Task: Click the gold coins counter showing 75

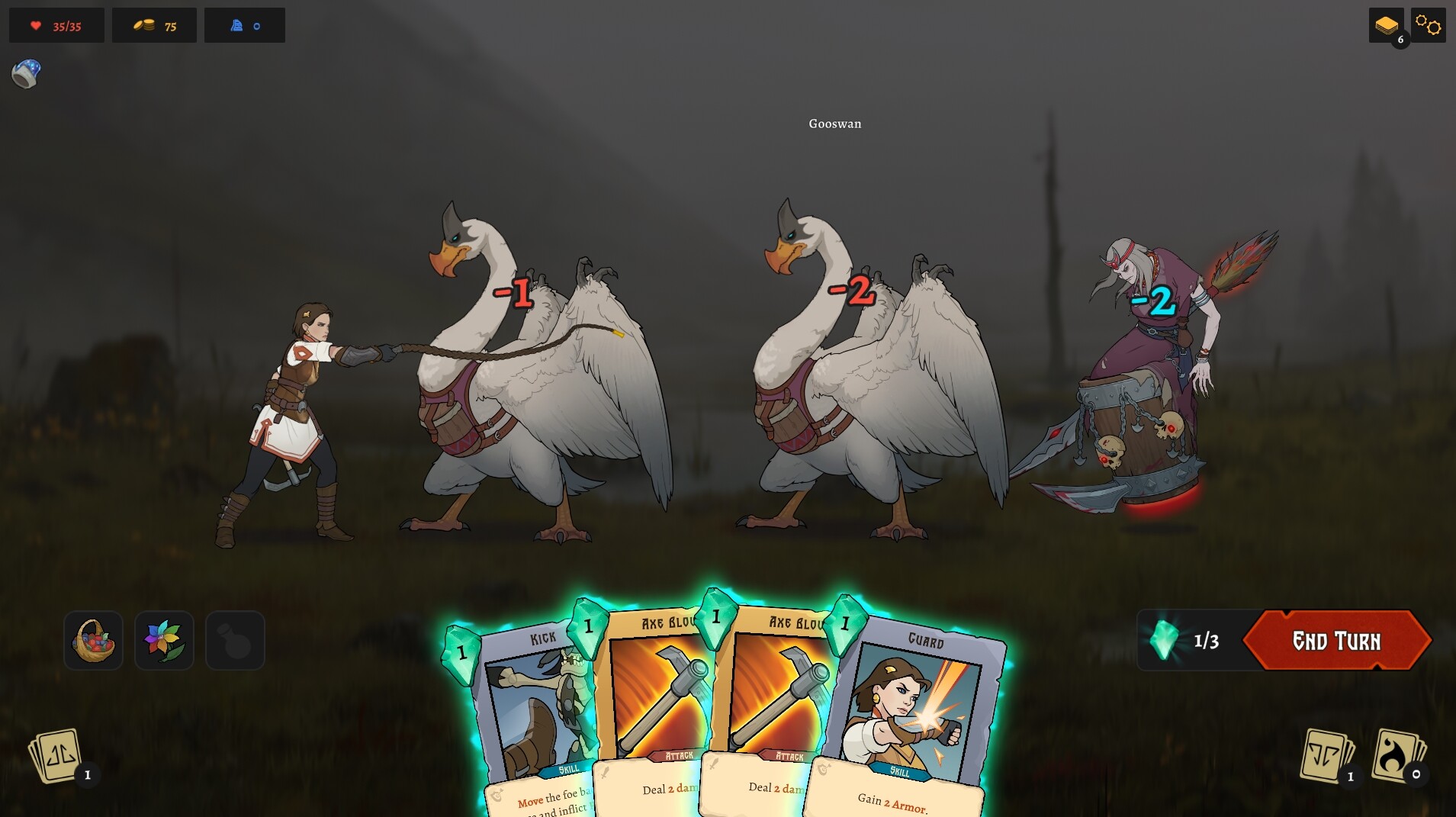Action: tap(153, 25)
